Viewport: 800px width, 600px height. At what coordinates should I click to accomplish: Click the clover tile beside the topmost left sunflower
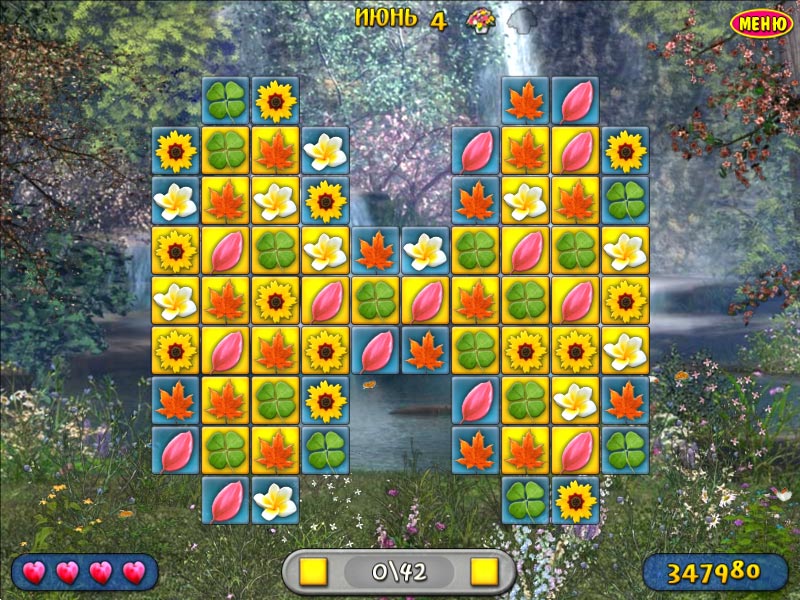[x=226, y=100]
